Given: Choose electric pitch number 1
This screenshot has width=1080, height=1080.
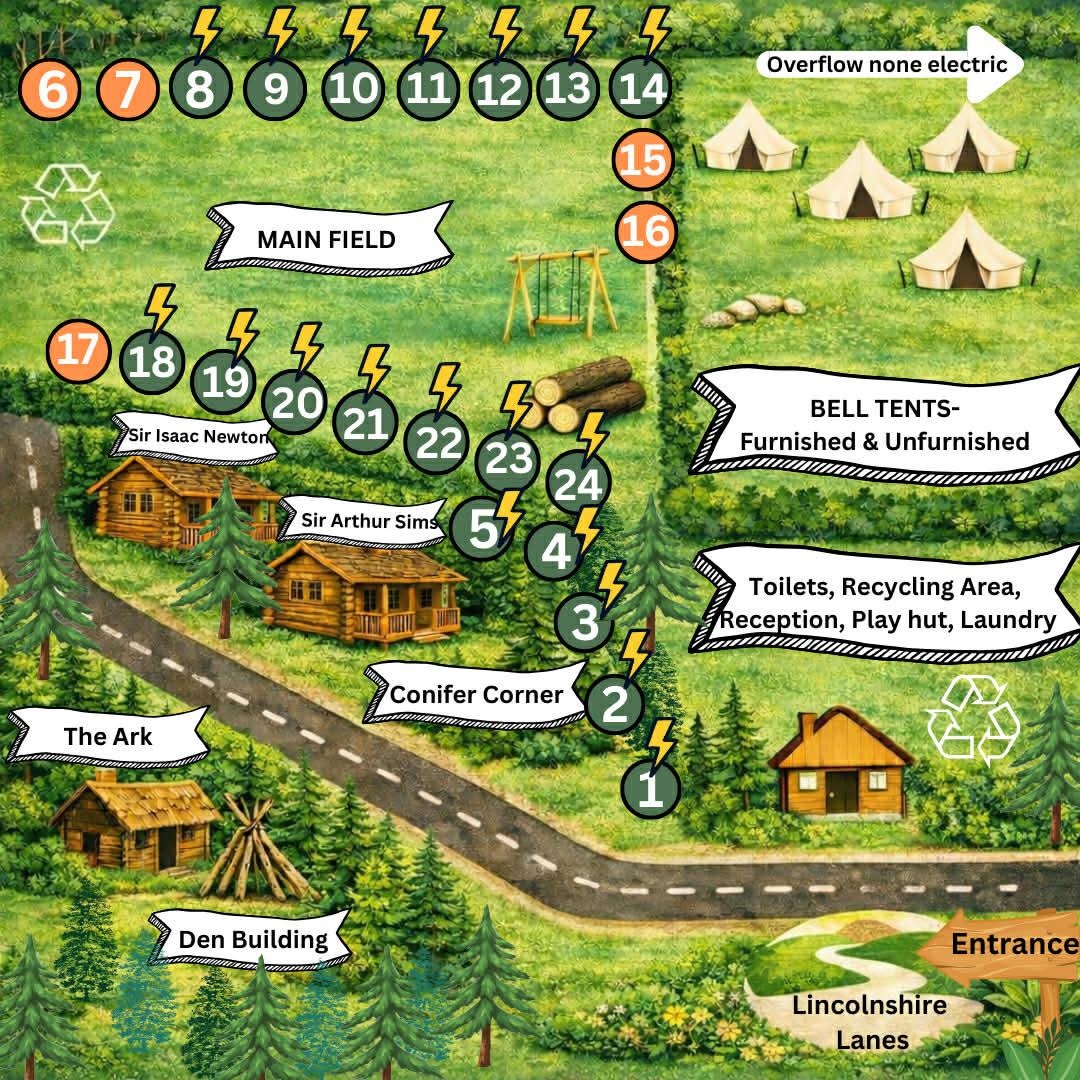Looking at the screenshot, I should tap(650, 790).
